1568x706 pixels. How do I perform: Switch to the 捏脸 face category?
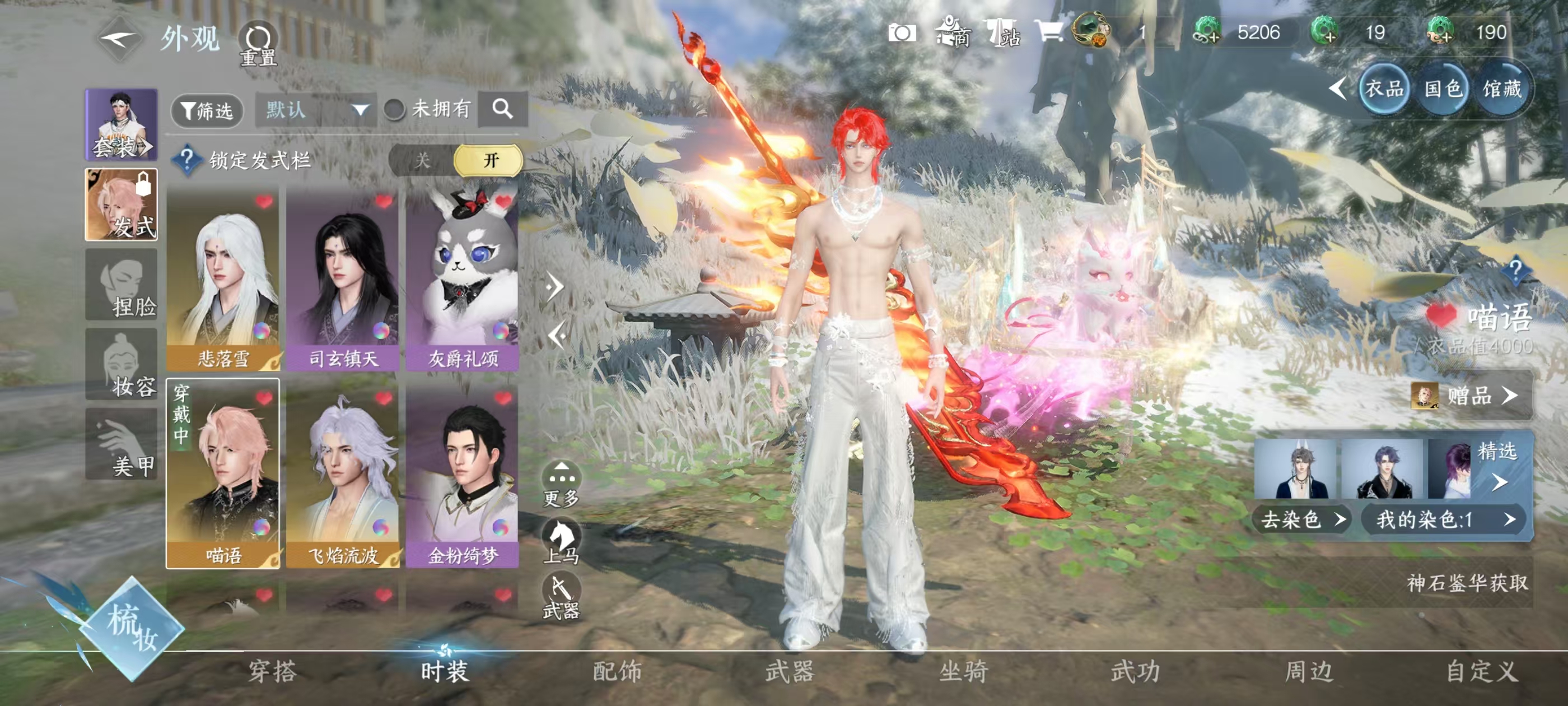pyautogui.click(x=121, y=285)
